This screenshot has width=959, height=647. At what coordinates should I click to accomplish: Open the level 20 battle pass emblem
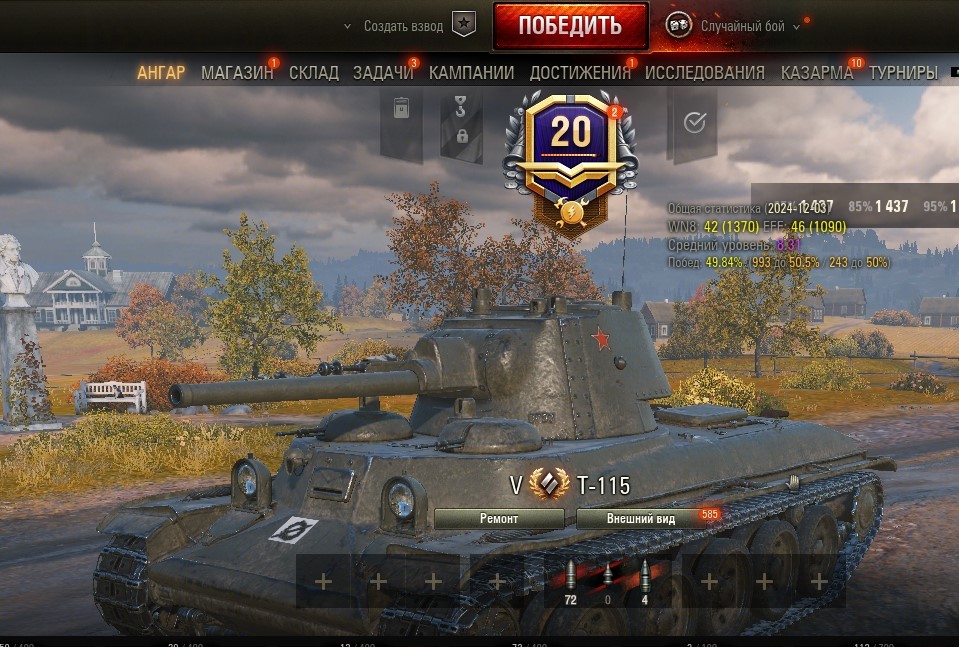571,147
